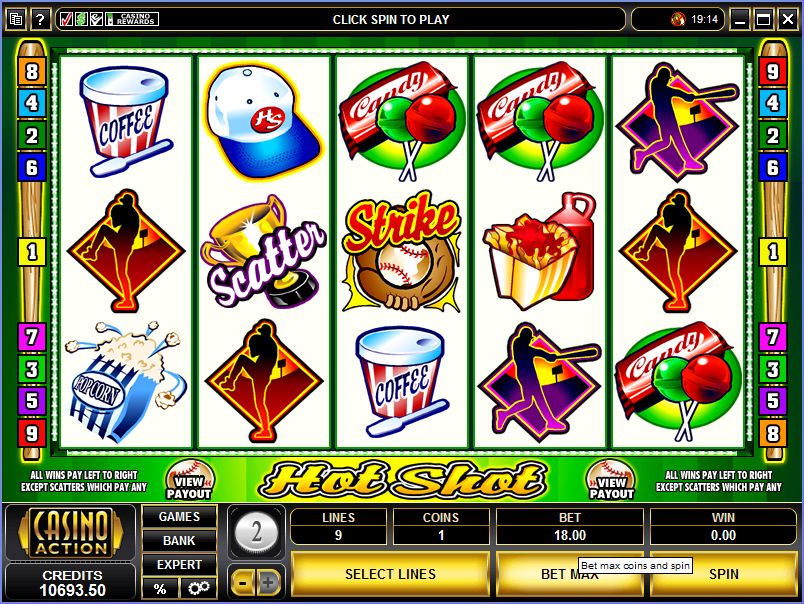Image resolution: width=804 pixels, height=604 pixels.
Task: Increase coin size with plus
Action: point(269,581)
